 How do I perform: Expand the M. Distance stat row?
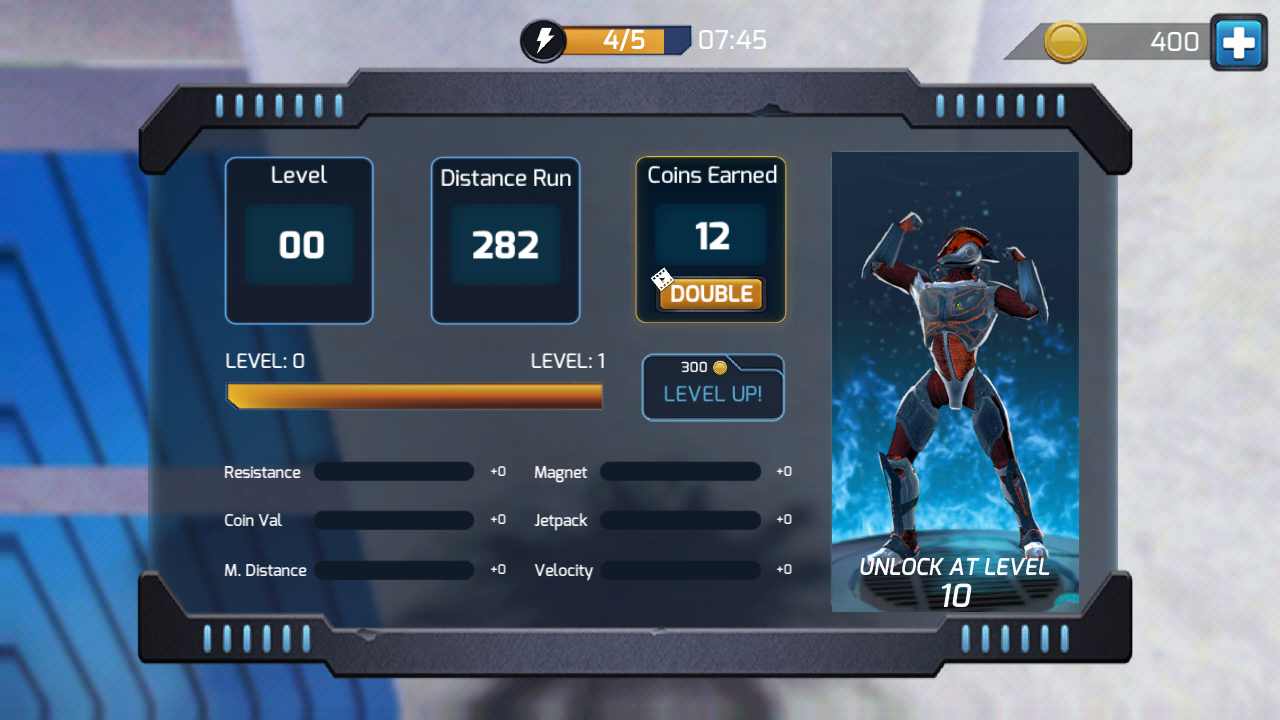pos(393,570)
